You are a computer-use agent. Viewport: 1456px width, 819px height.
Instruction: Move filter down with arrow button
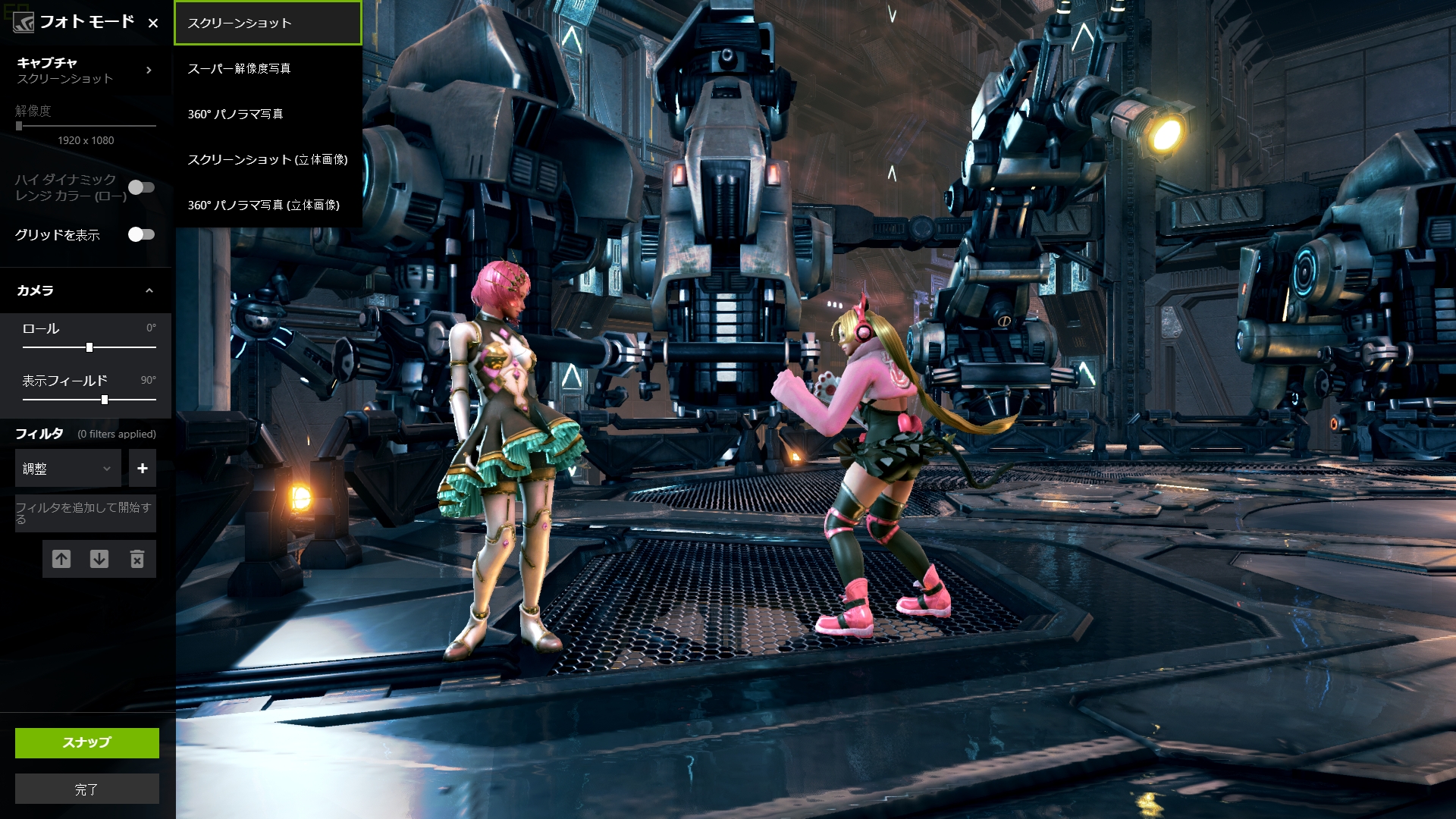[99, 559]
